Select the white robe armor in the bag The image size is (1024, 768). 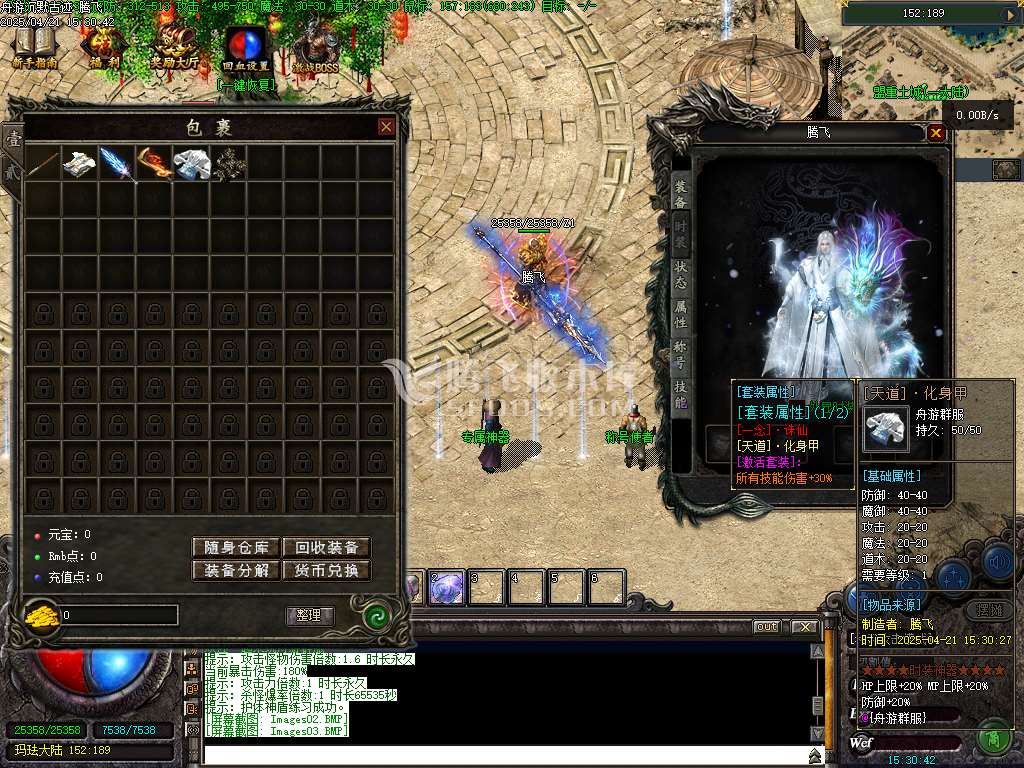(x=190, y=165)
